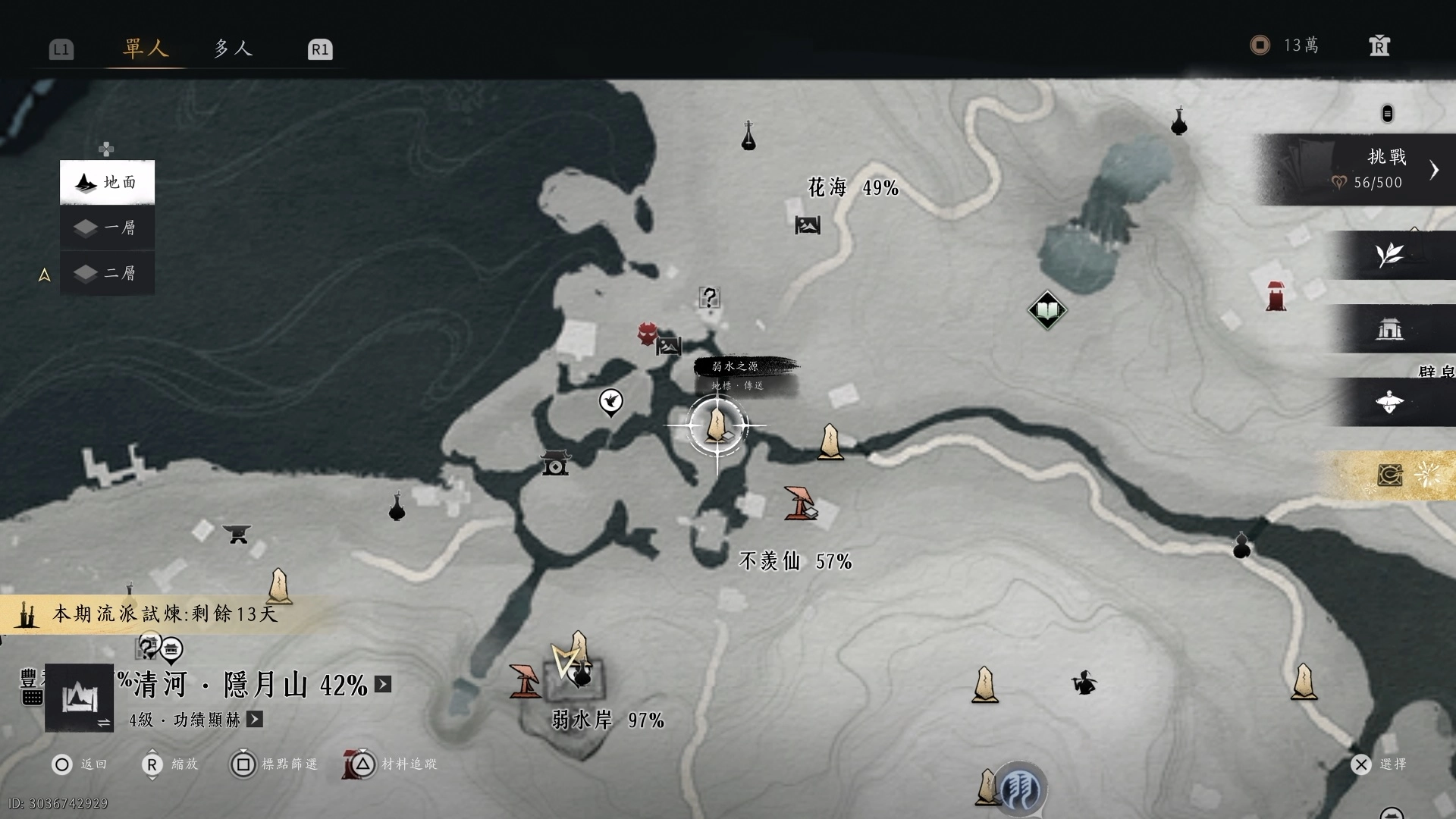Activate the golden map scroll button
1456x819 pixels.
click(x=1390, y=475)
